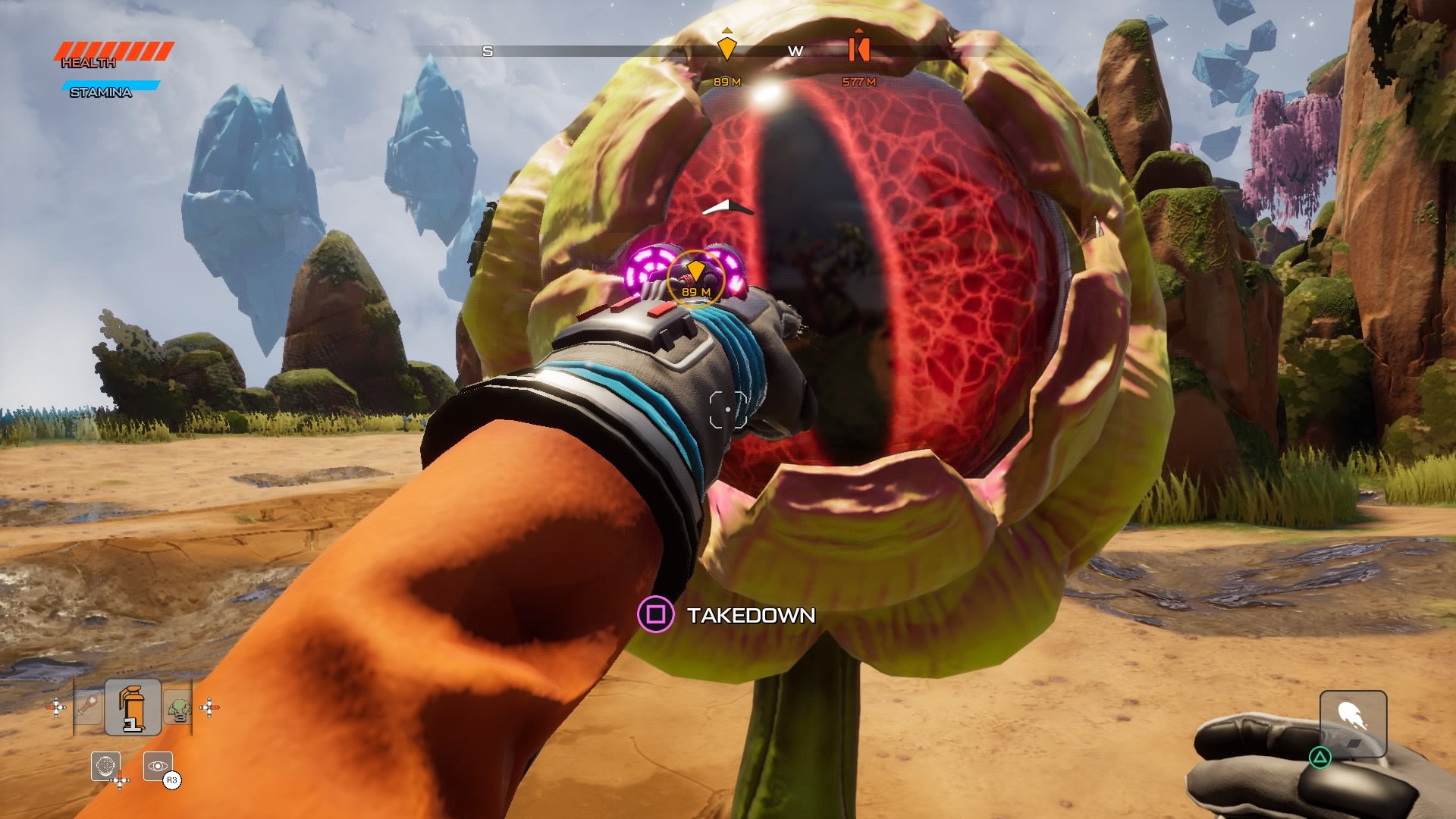Screen dimensions: 1456x819
Task: Choose the wooden club item slot
Action: tap(88, 708)
